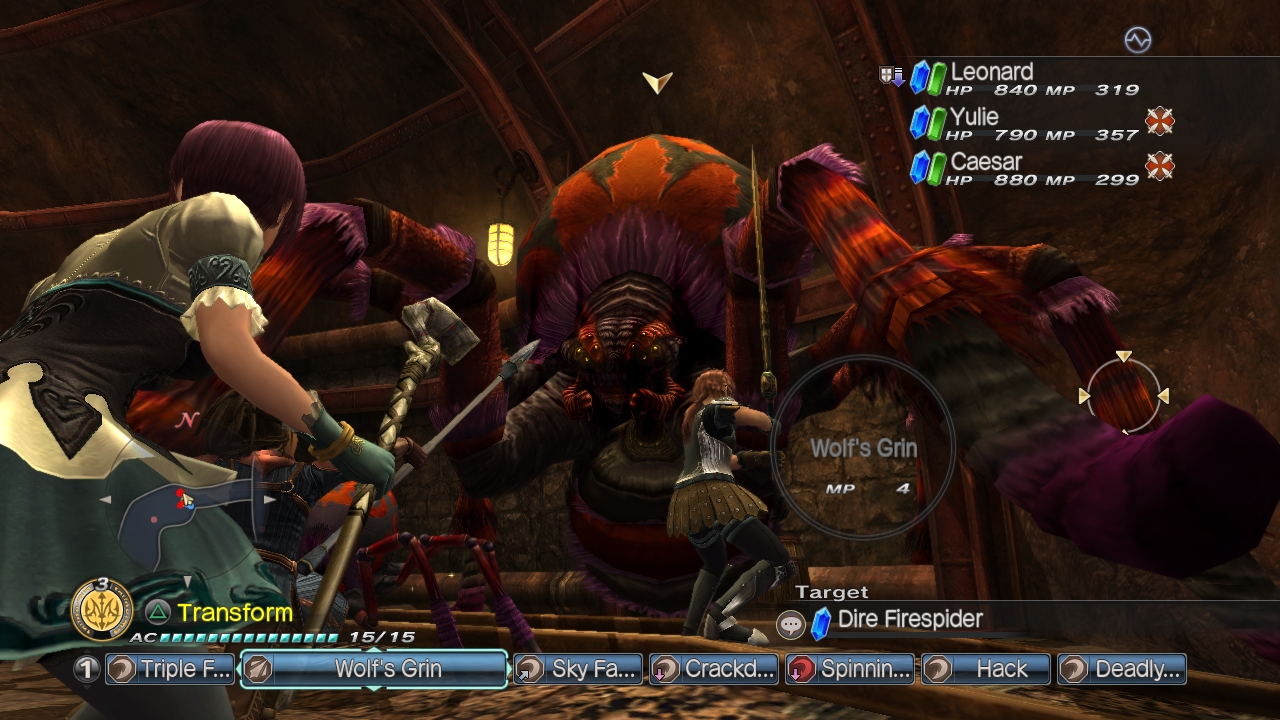The width and height of the screenshot is (1280, 720).
Task: Trigger the Deadly... skill slot
Action: [1122, 669]
